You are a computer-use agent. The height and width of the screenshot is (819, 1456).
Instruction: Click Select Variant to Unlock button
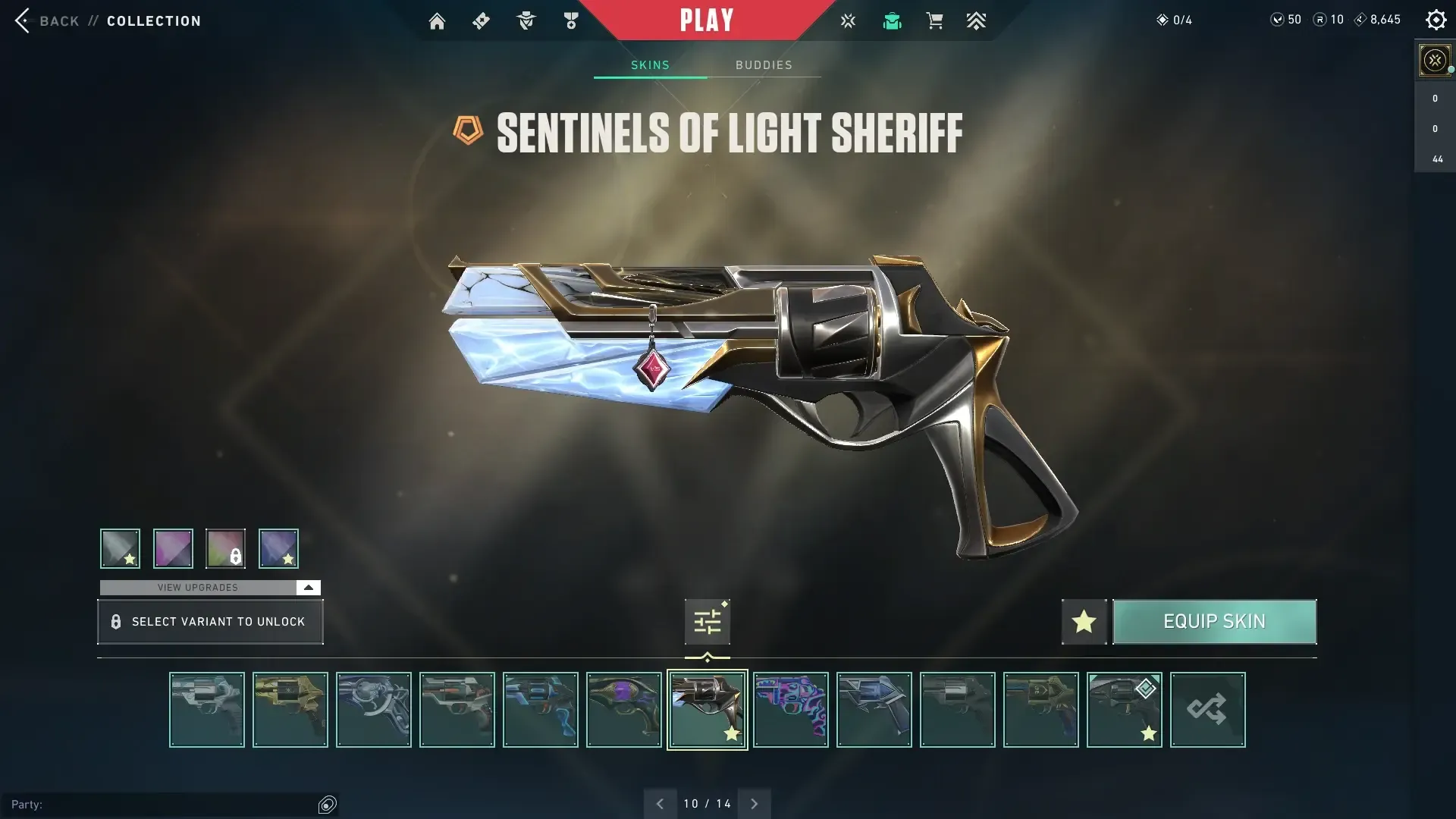[x=210, y=622]
